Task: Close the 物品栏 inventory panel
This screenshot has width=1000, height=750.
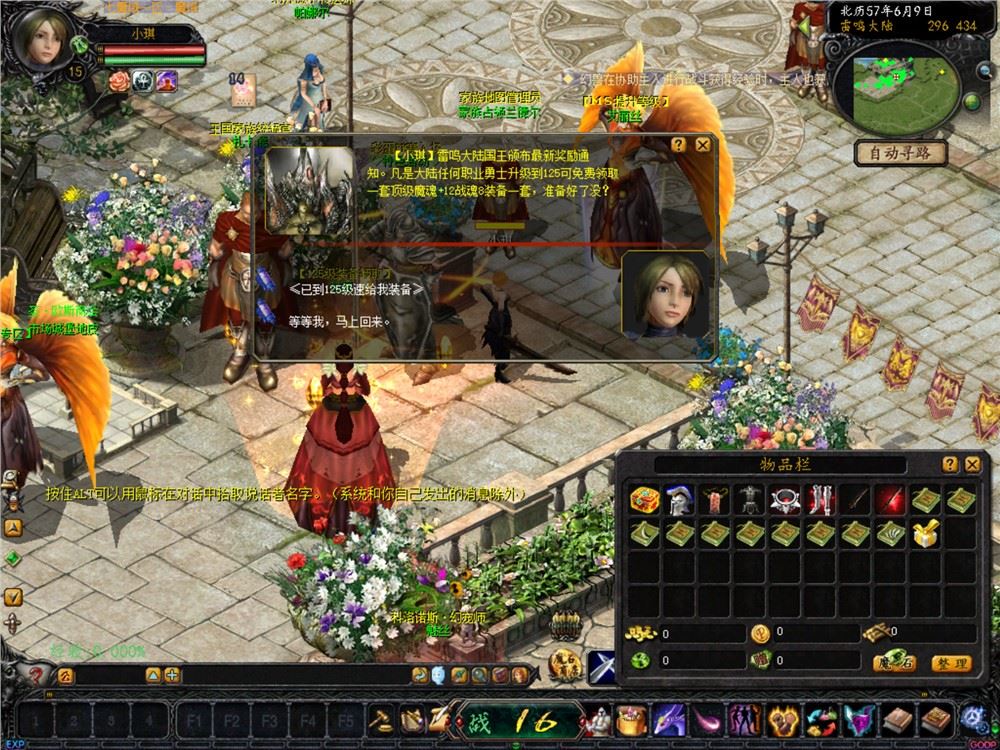Action: (x=972, y=465)
